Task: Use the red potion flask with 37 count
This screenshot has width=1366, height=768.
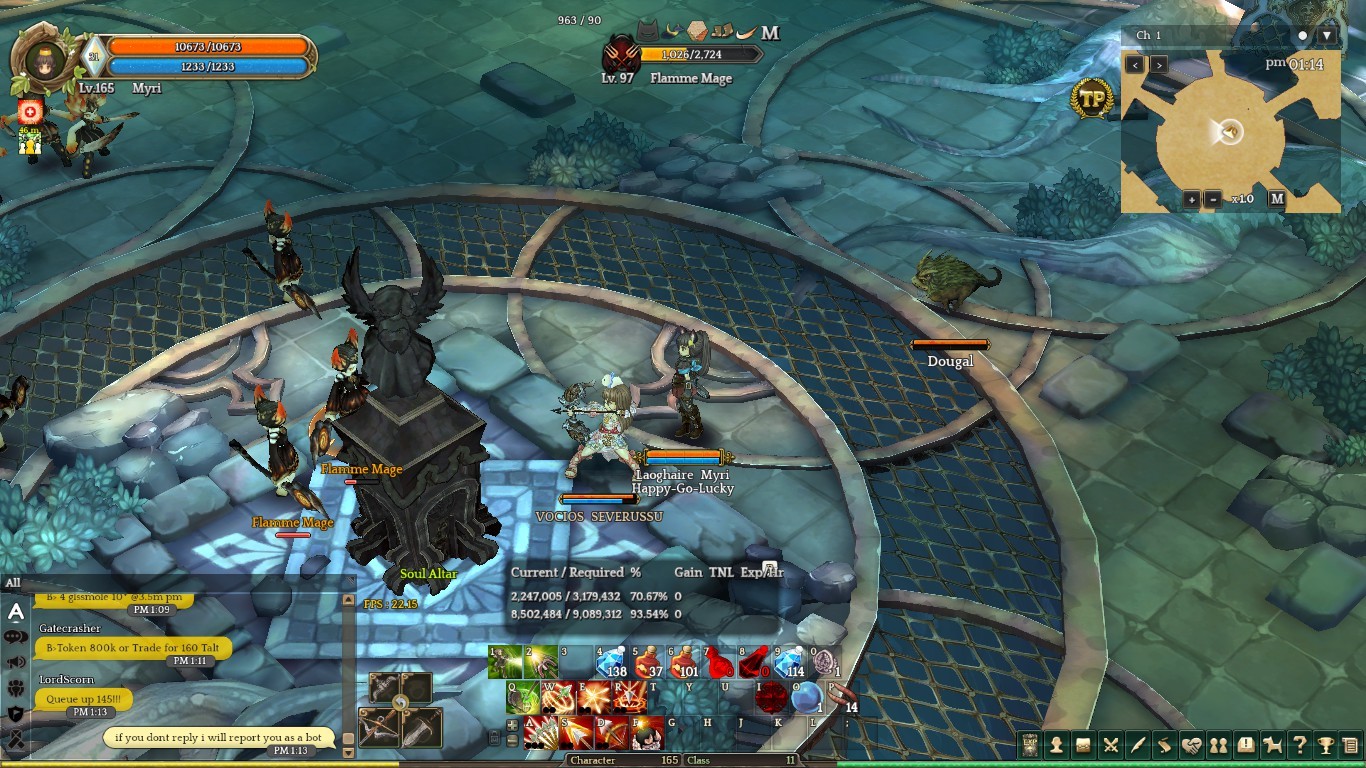Action: (x=647, y=662)
